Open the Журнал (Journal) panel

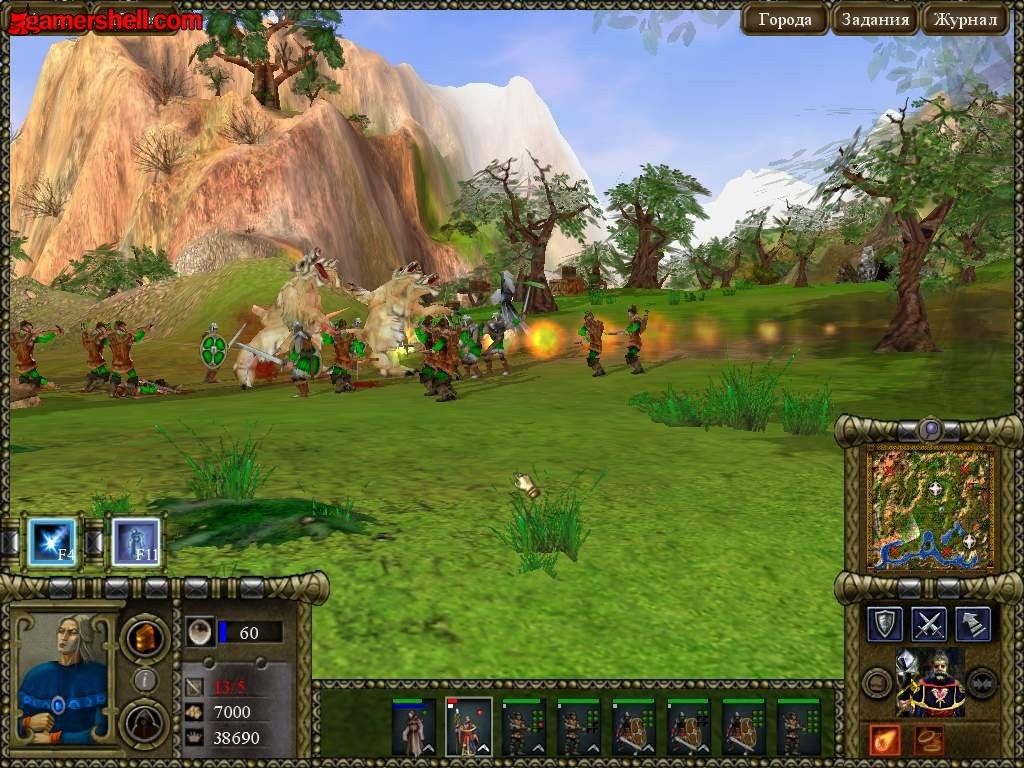point(964,19)
